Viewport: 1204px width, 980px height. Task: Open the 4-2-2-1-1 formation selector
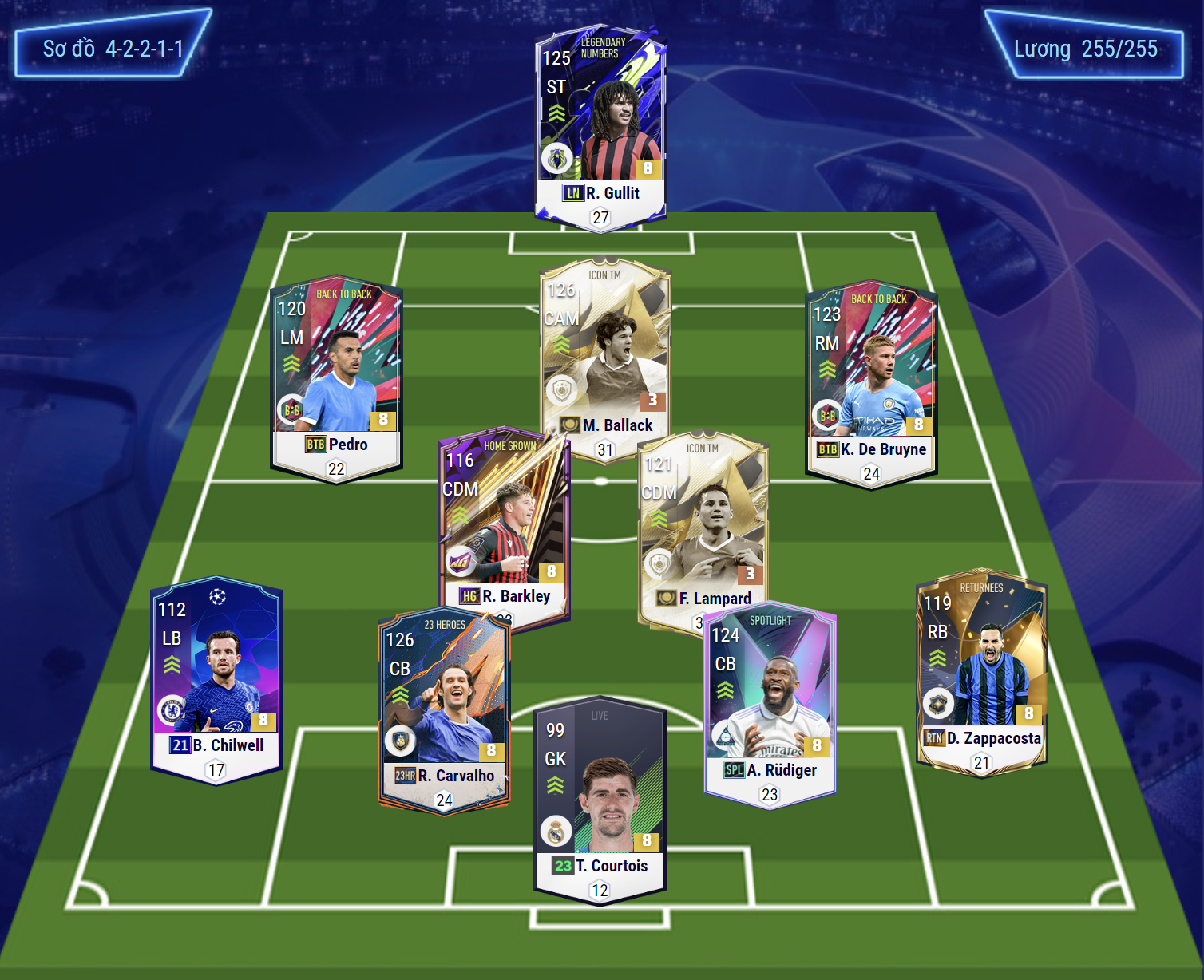point(113,49)
